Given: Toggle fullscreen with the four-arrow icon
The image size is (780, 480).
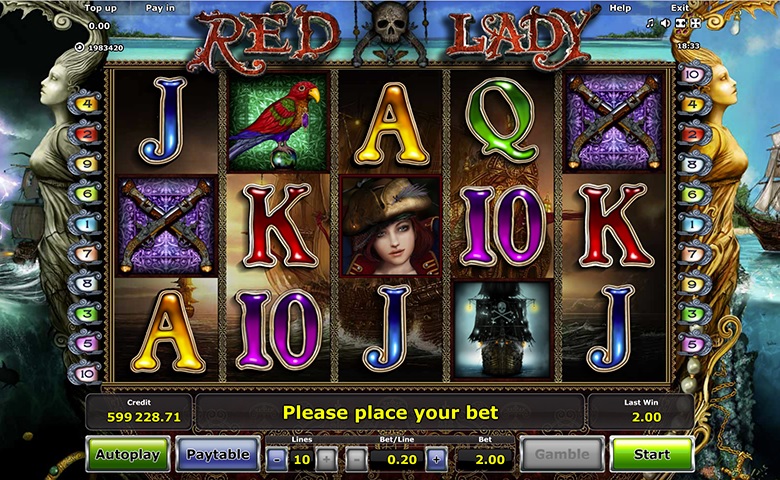Looking at the screenshot, I should [695, 22].
